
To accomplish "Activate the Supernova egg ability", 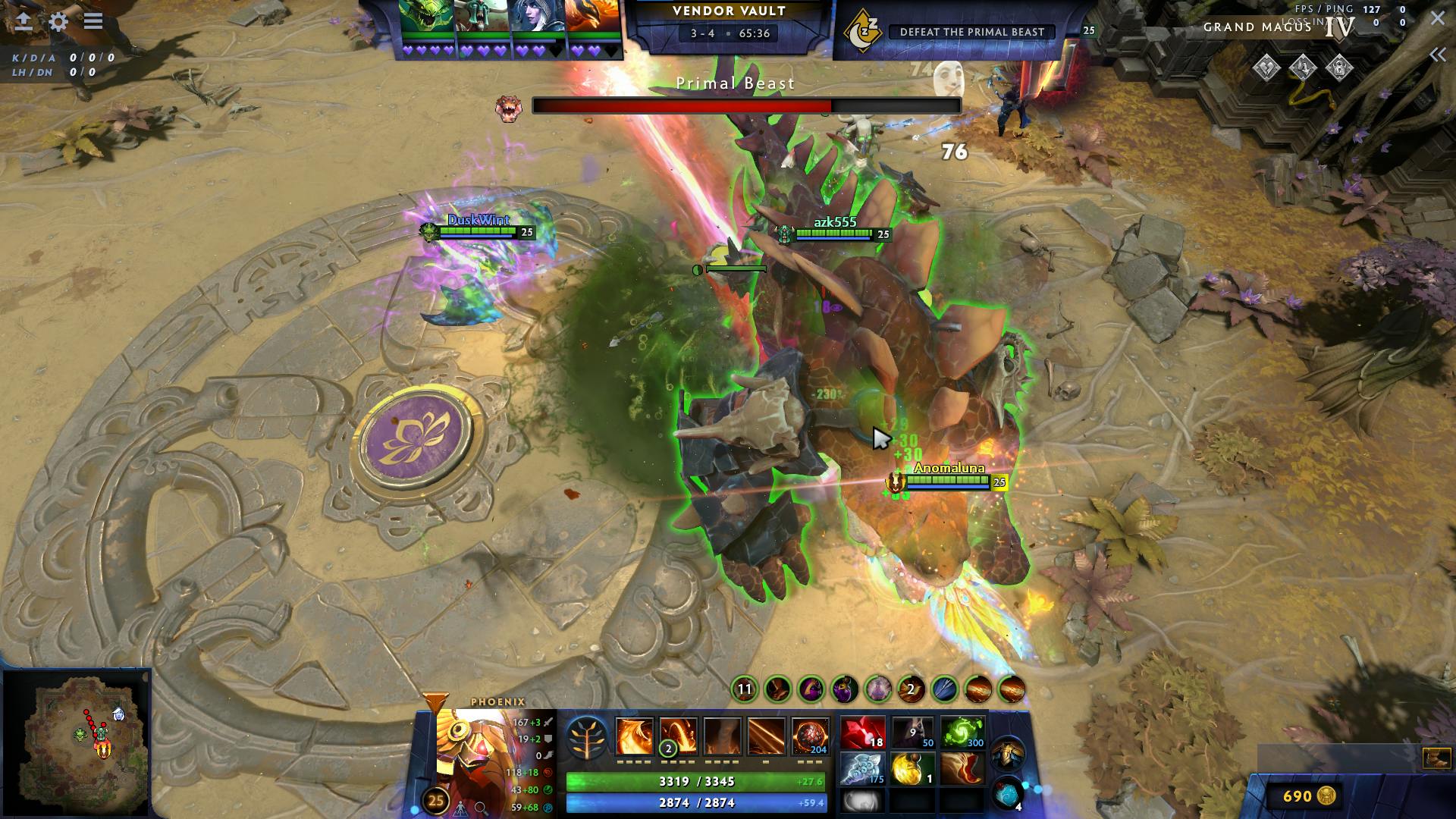I will pos(811,736).
